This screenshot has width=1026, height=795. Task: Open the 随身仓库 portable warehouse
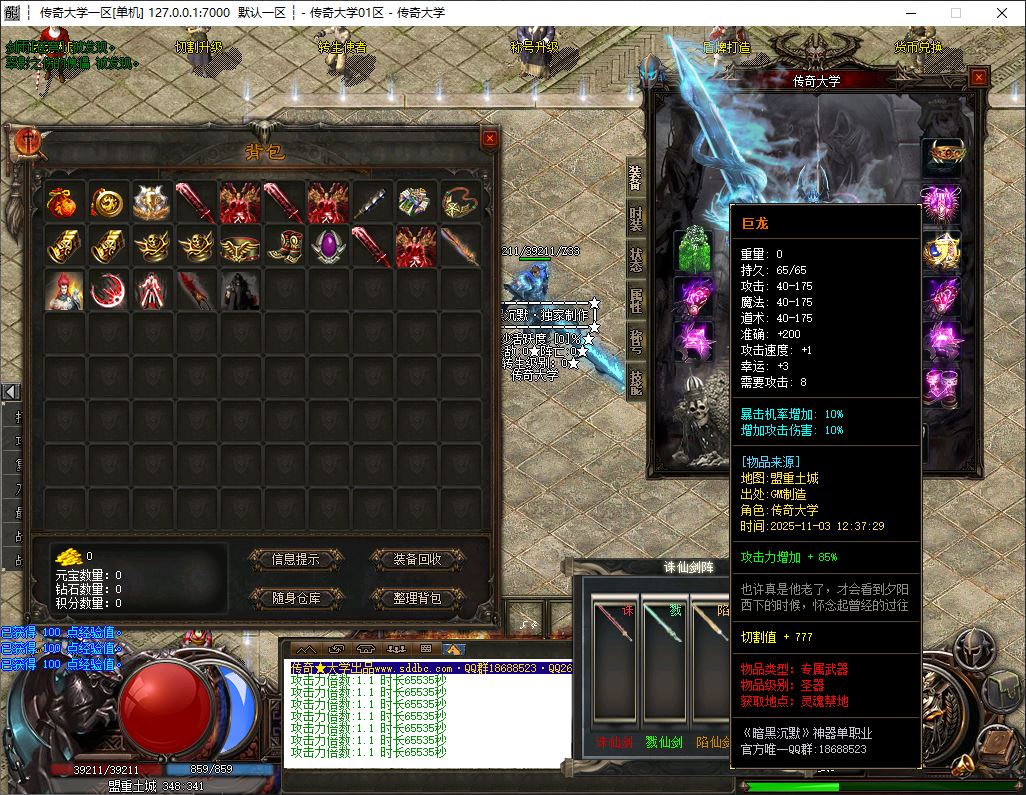[x=295, y=598]
